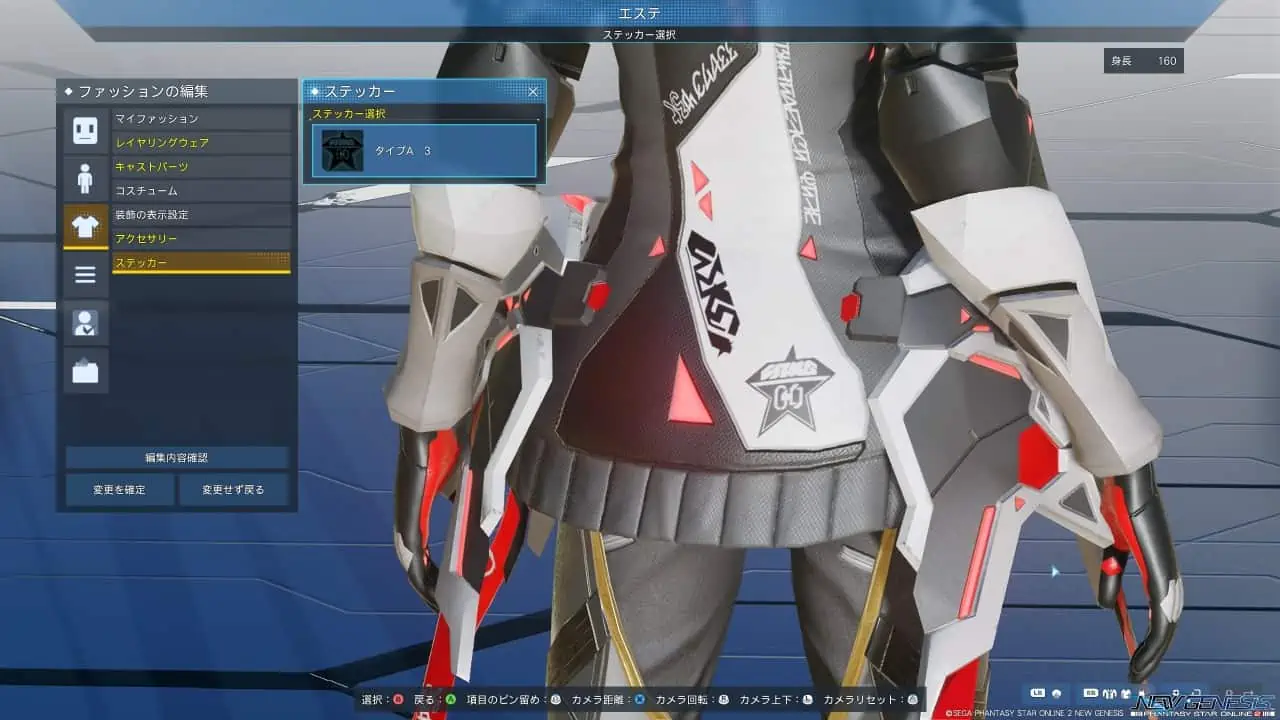
Task: Confirm changes with 変更を確定
Action: (x=120, y=490)
